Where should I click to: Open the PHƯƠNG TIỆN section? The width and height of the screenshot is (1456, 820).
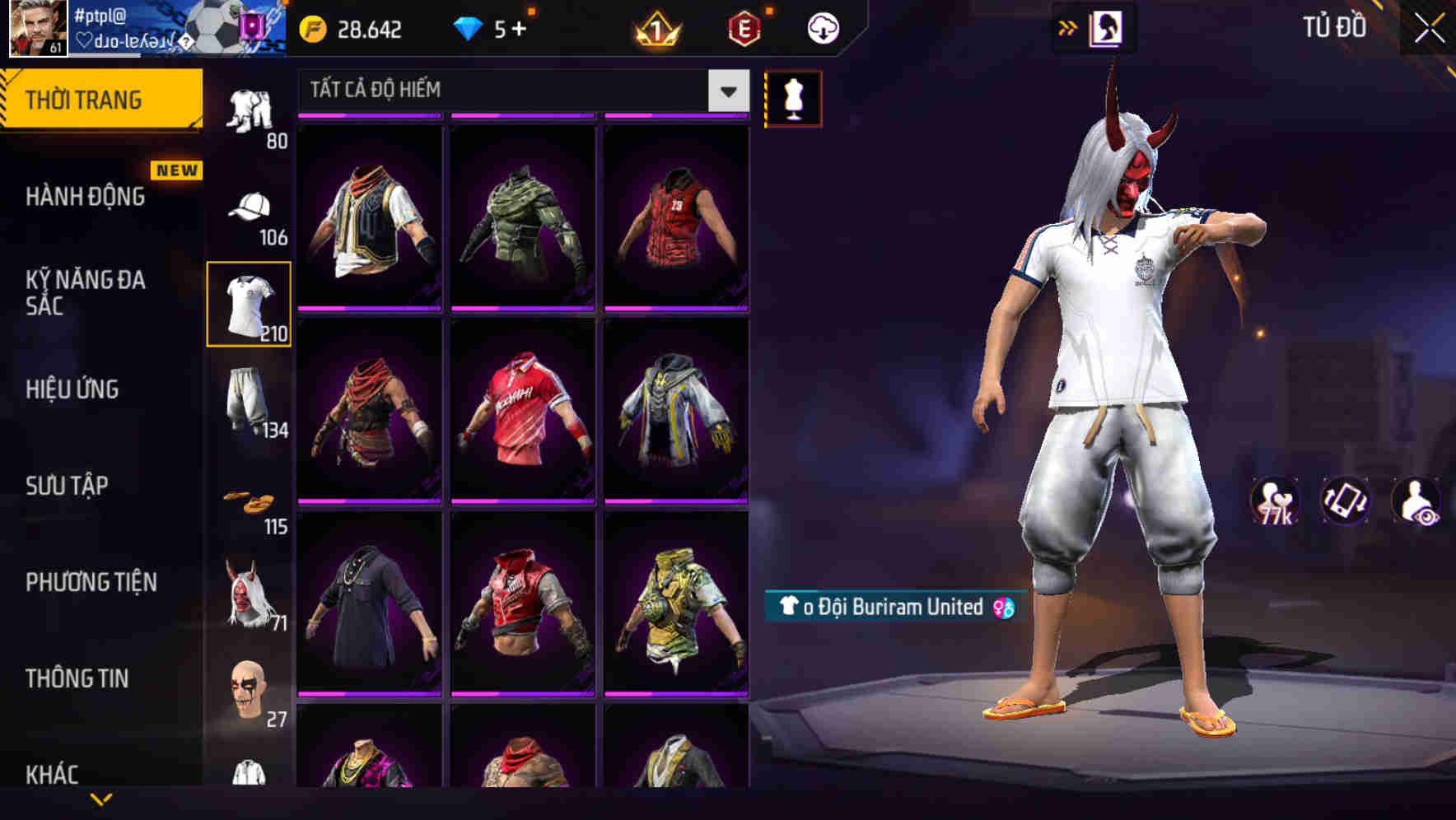click(91, 582)
